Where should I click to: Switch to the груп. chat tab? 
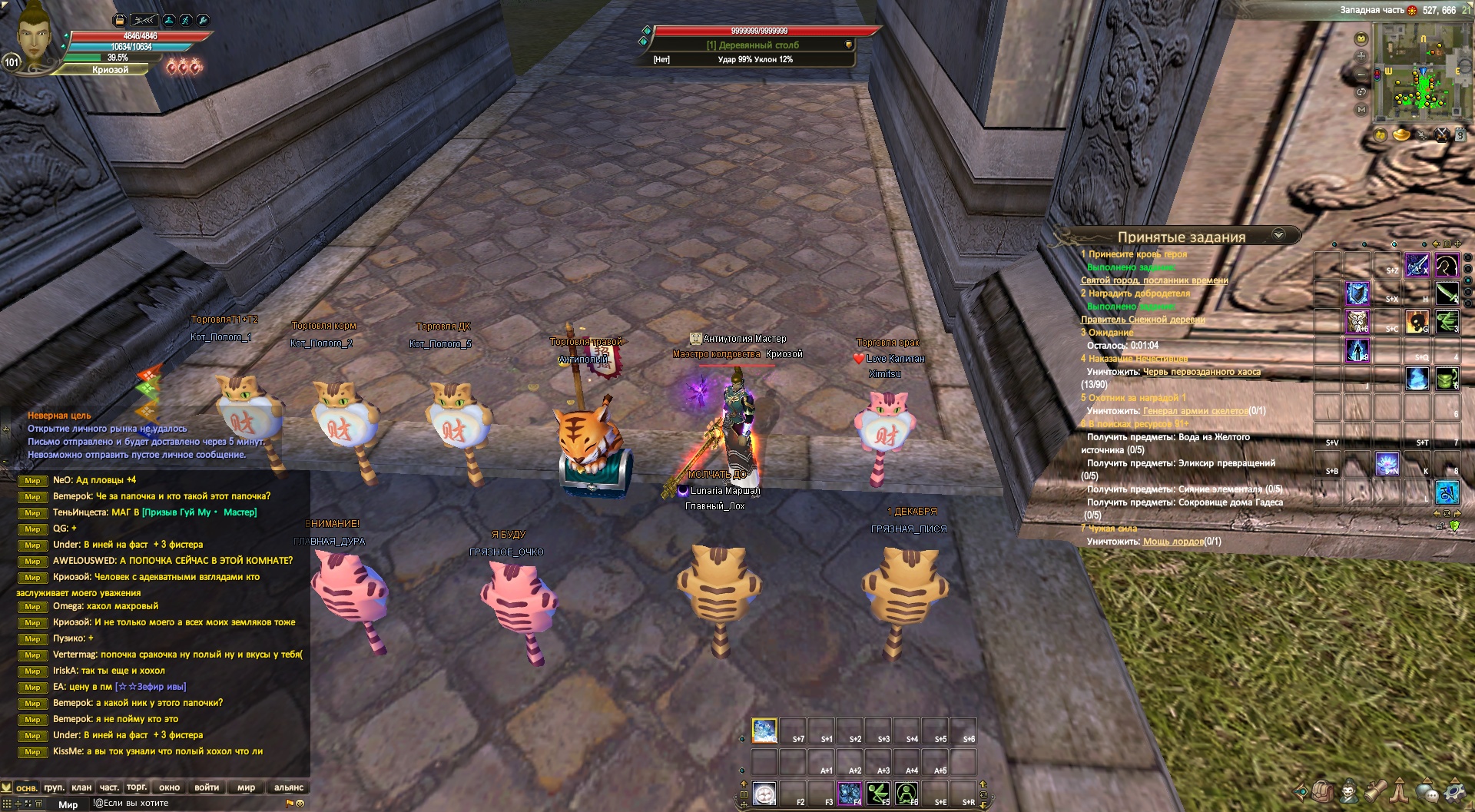54,787
